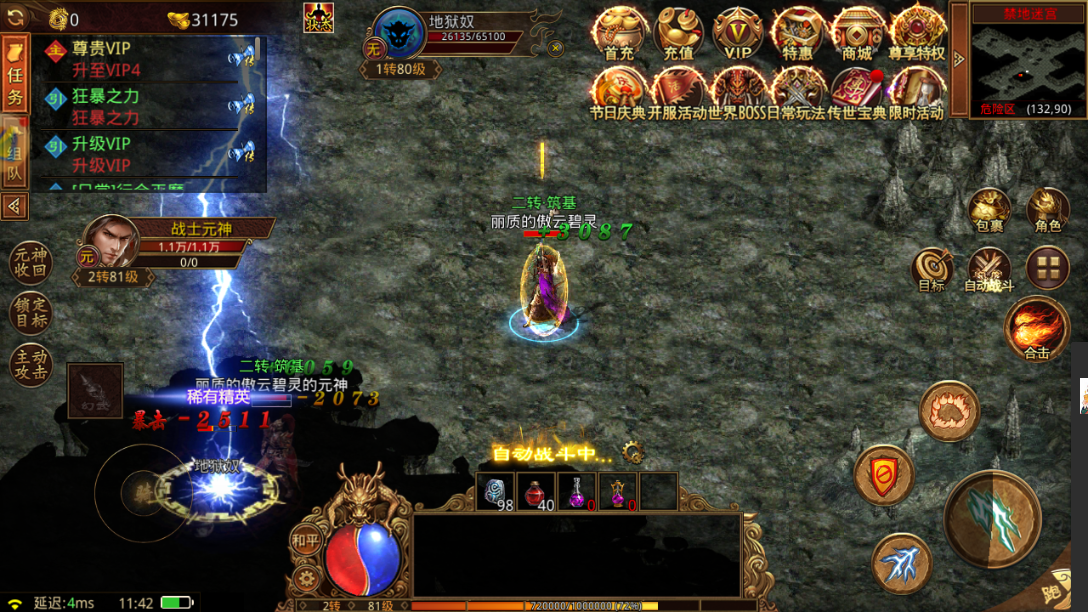
Task: Open the 商城 shop
Action: pos(857,35)
